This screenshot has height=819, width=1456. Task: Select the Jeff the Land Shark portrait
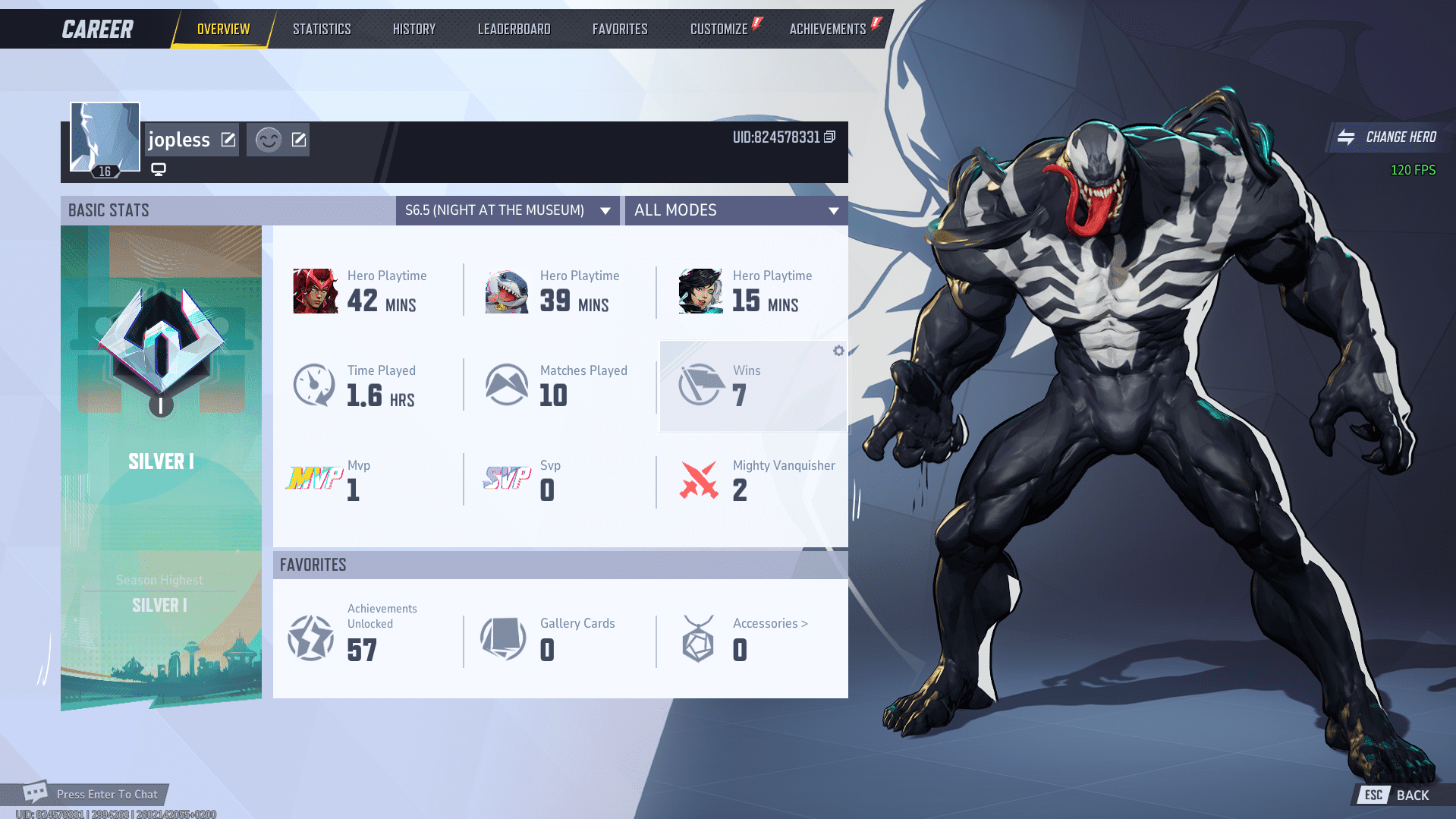pyautogui.click(x=506, y=290)
